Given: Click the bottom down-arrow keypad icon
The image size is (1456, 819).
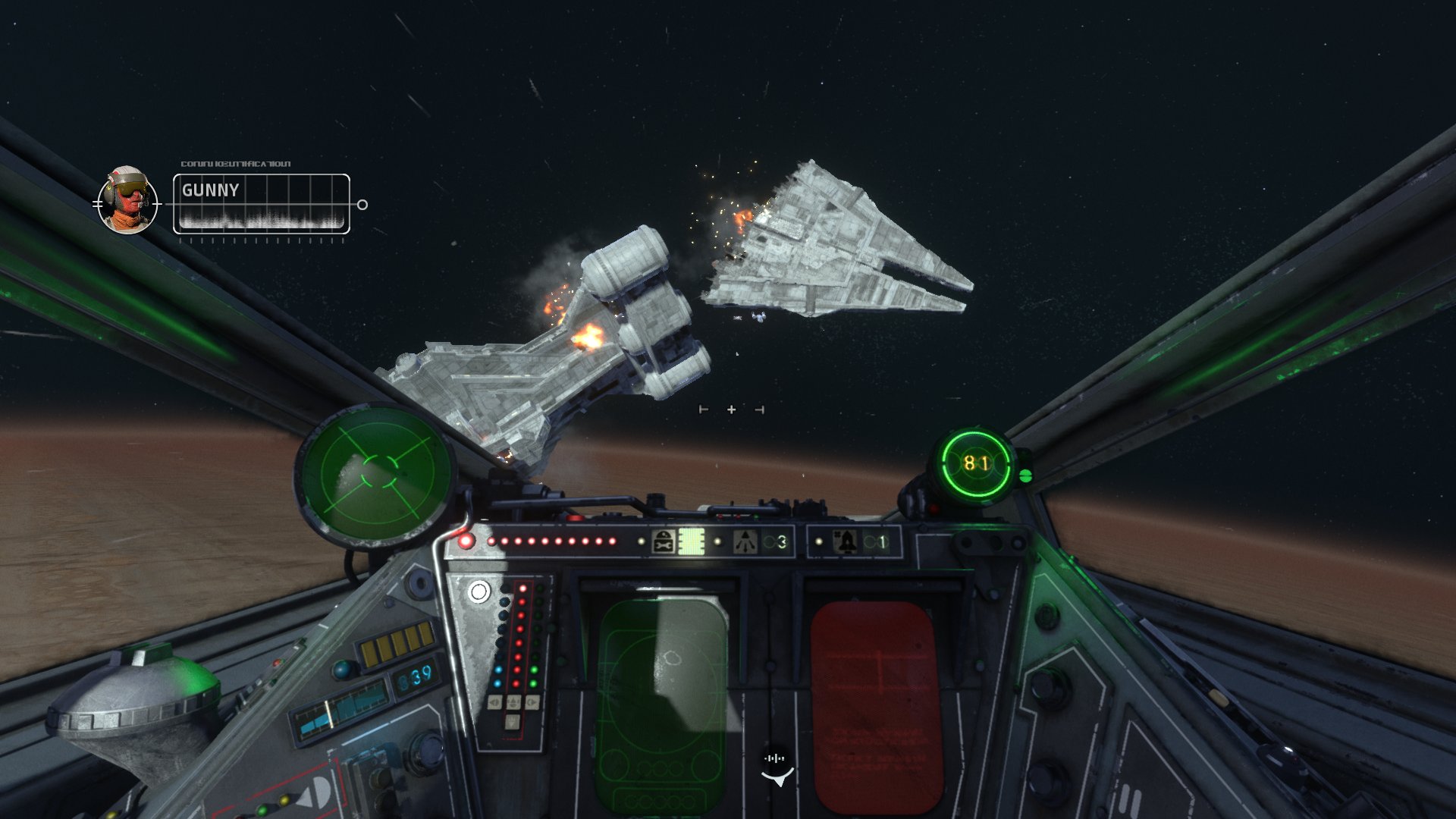Looking at the screenshot, I should point(511,723).
